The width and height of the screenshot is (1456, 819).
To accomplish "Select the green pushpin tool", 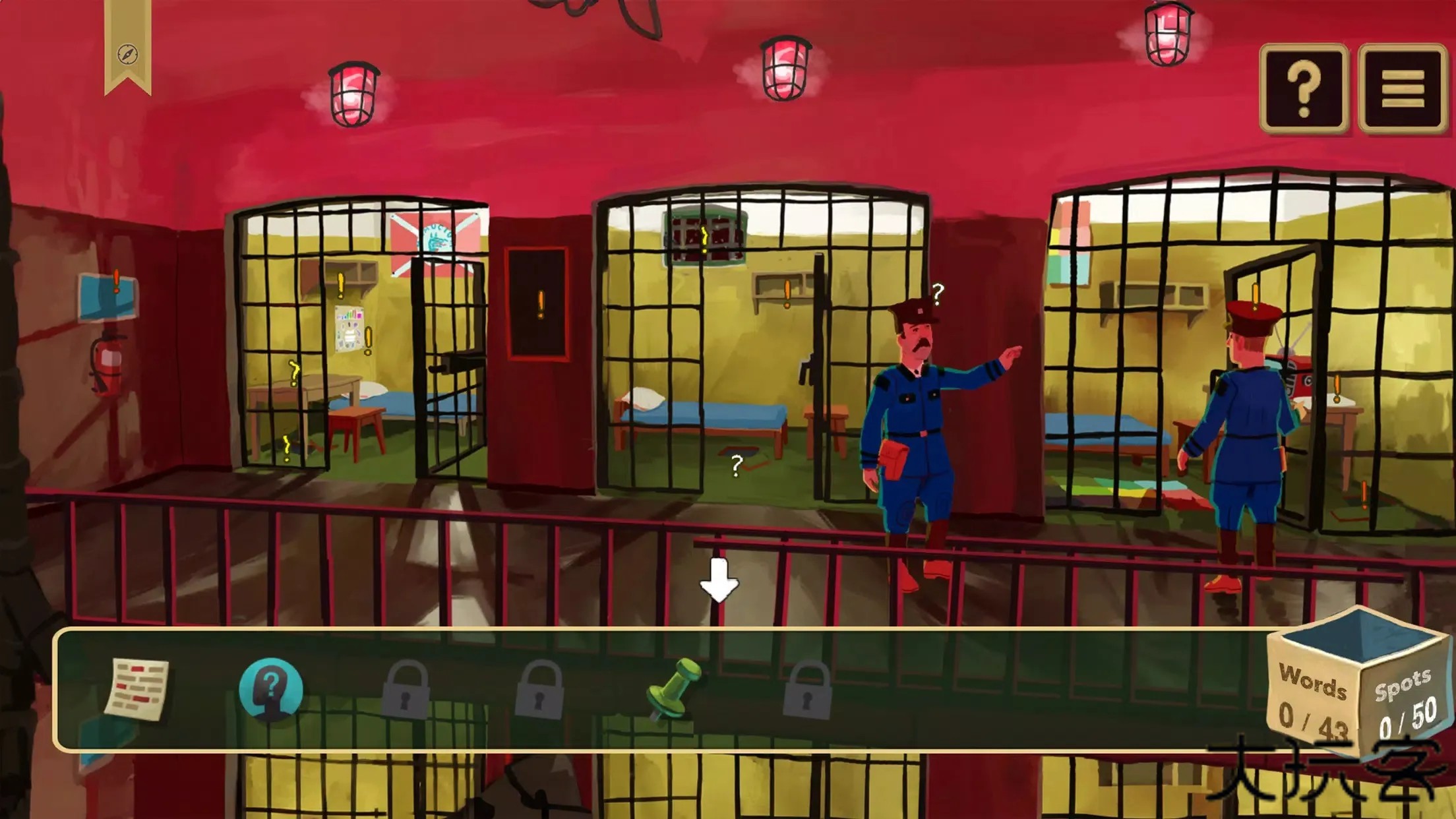I will (673, 689).
